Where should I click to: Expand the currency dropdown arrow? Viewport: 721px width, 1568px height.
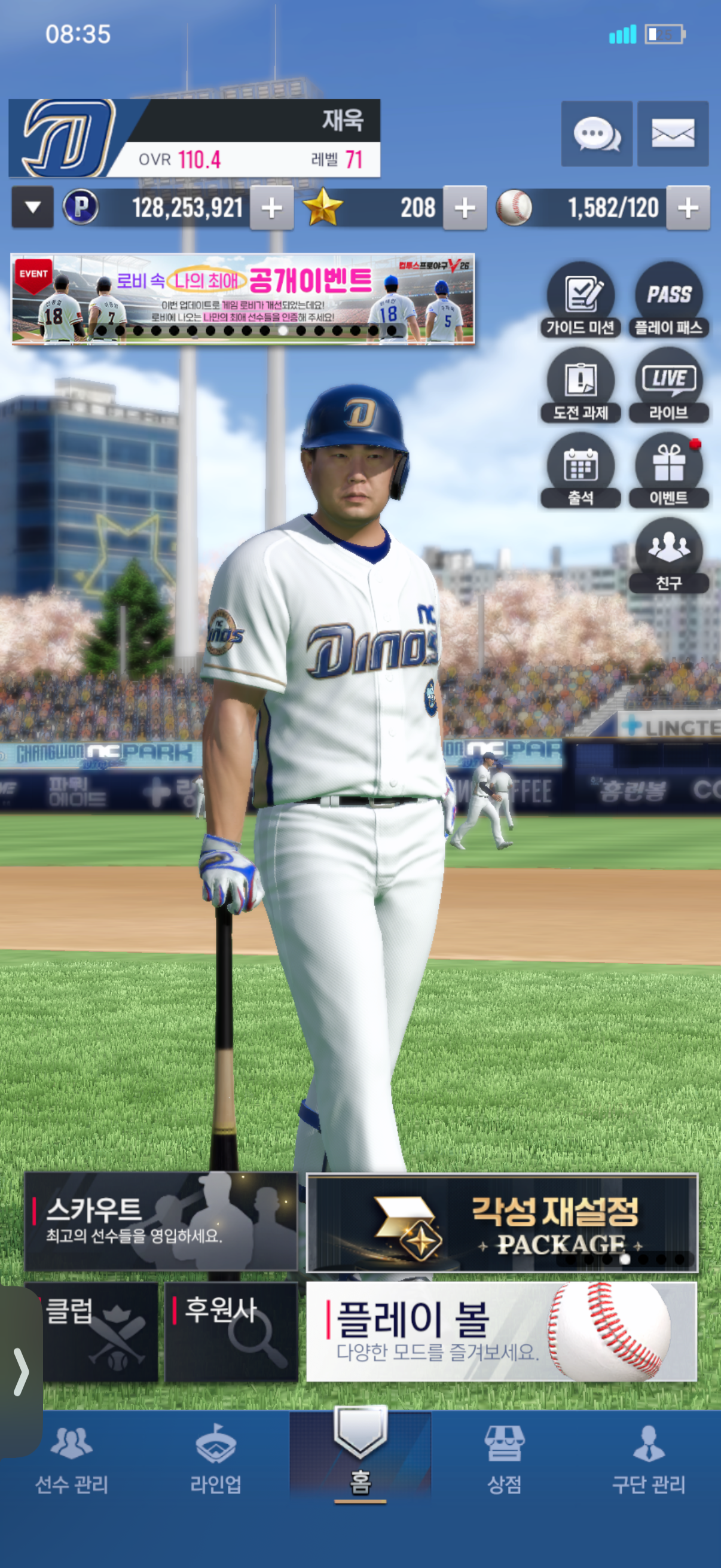click(33, 208)
